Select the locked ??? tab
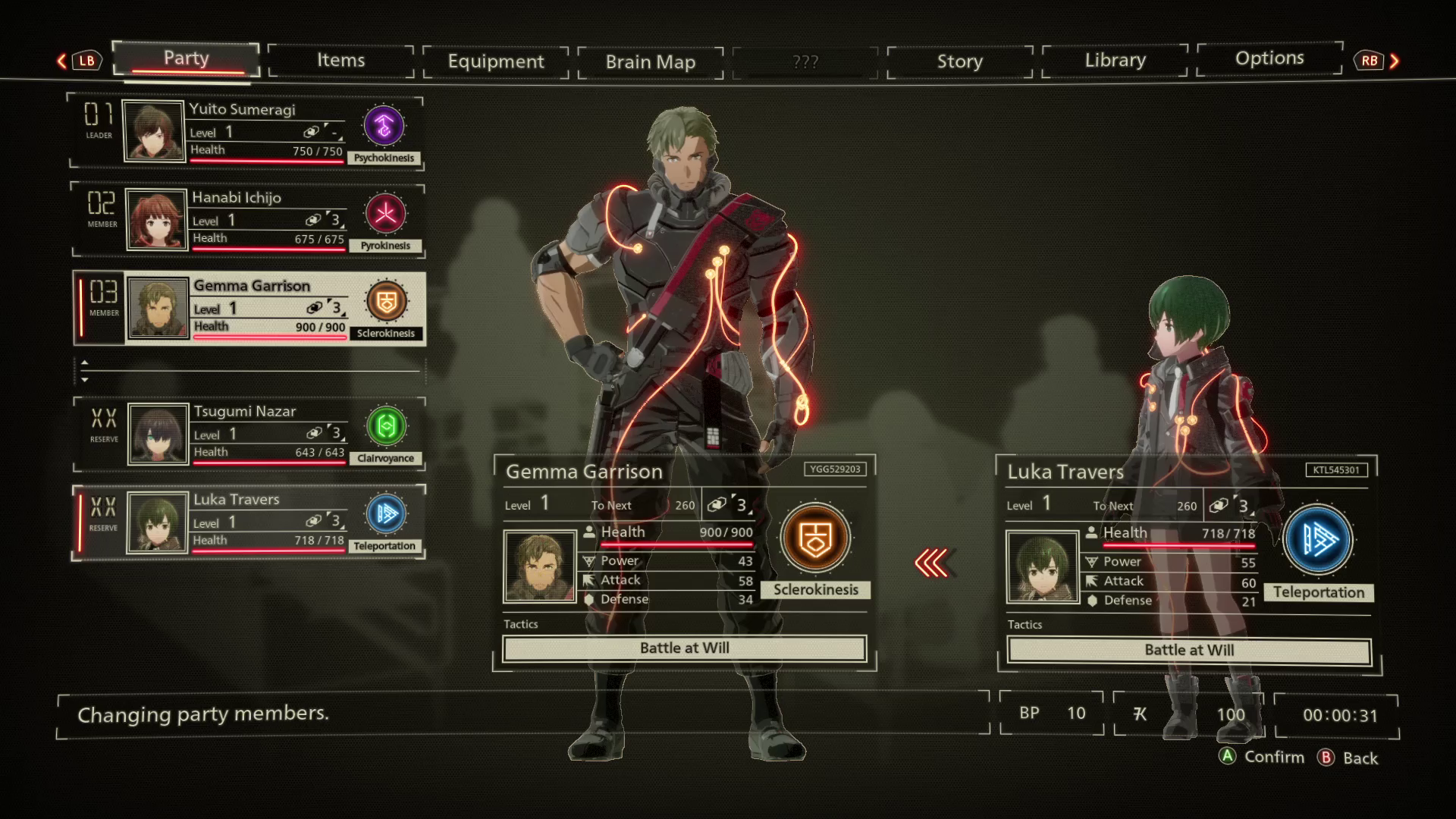 click(805, 62)
